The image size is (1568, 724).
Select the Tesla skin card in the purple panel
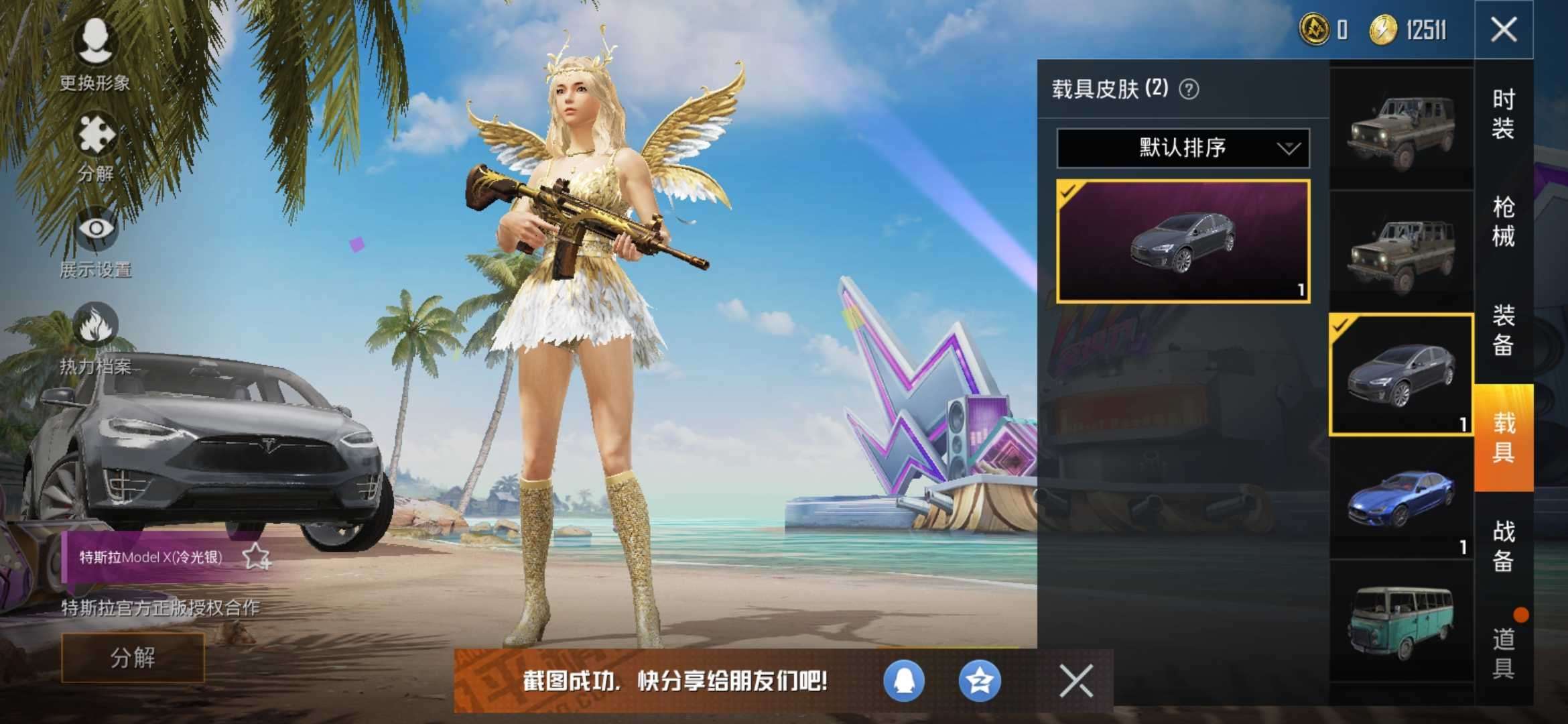coord(1183,241)
